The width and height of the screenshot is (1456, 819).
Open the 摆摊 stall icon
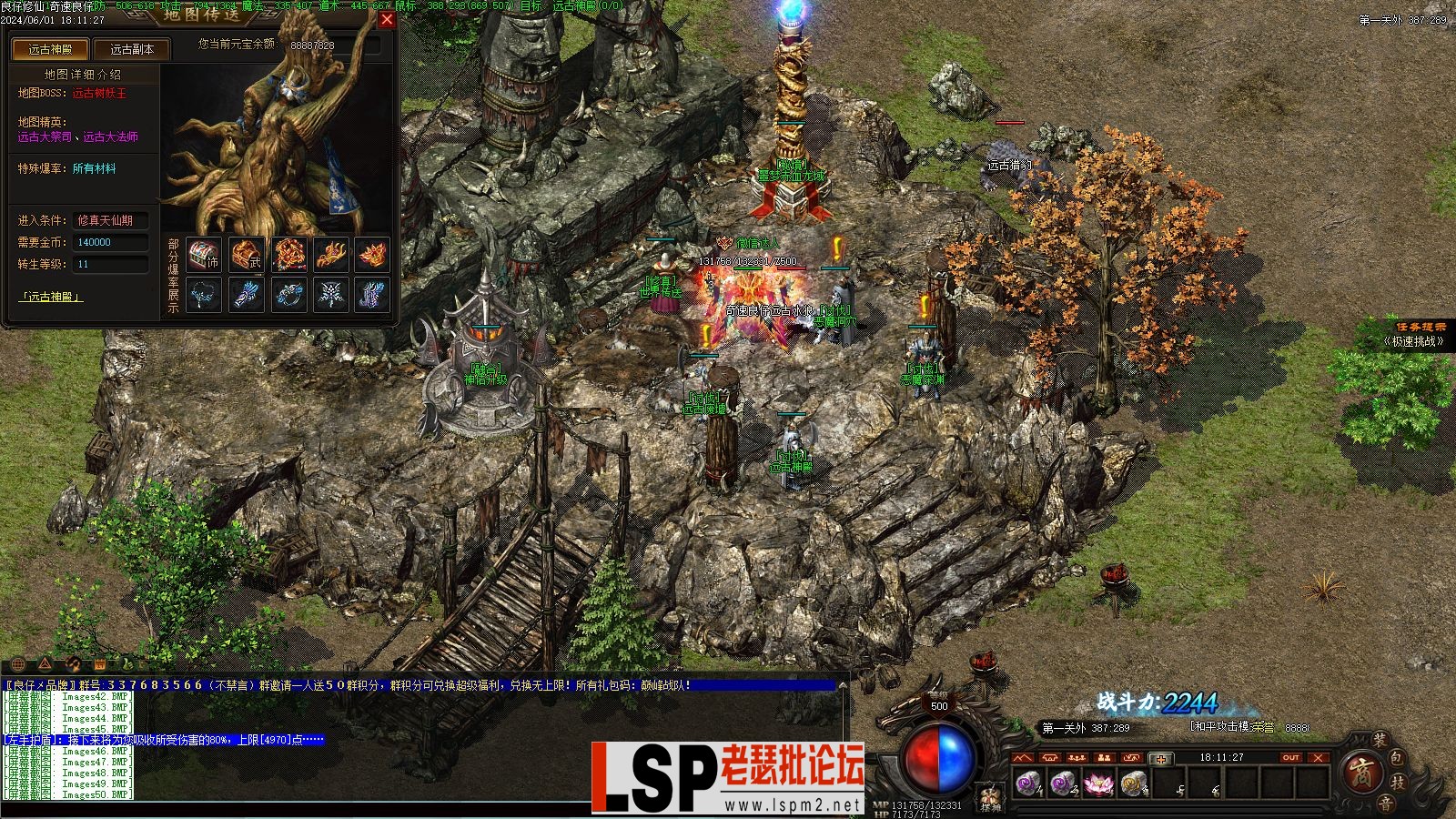click(x=990, y=798)
